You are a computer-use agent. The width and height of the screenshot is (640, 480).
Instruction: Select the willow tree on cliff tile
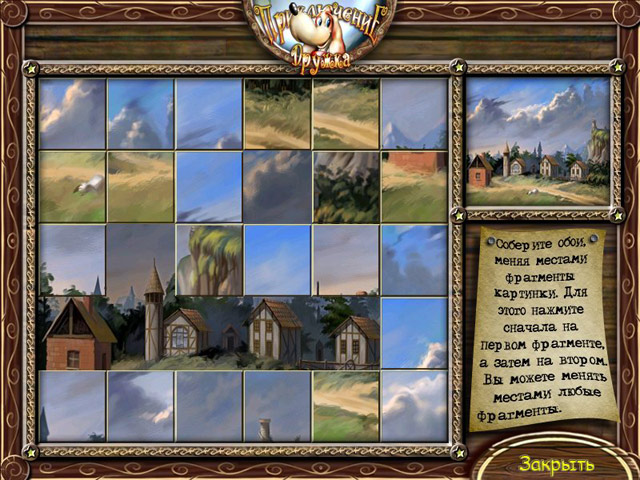point(209,260)
